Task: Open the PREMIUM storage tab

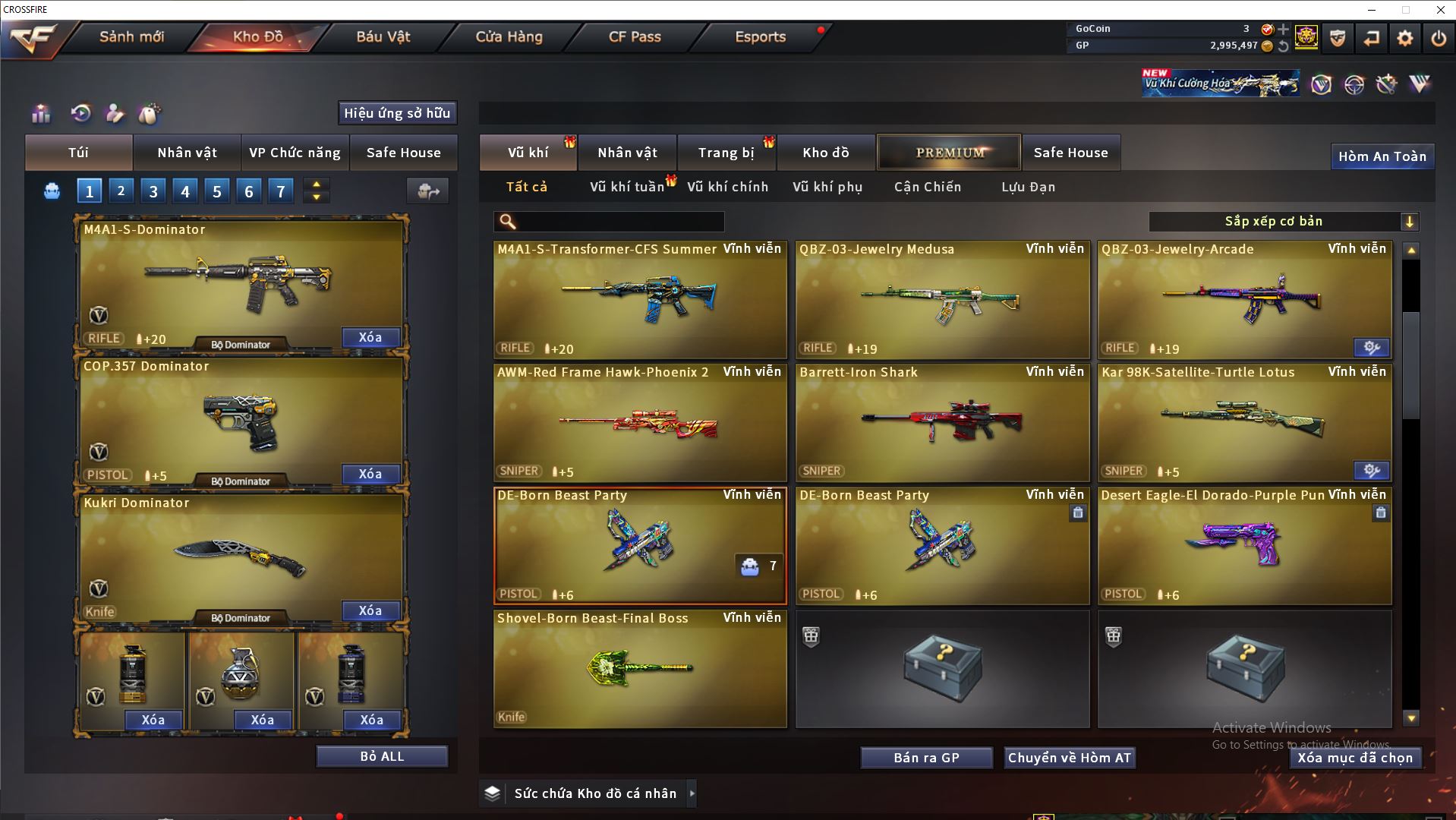Action: (x=950, y=153)
